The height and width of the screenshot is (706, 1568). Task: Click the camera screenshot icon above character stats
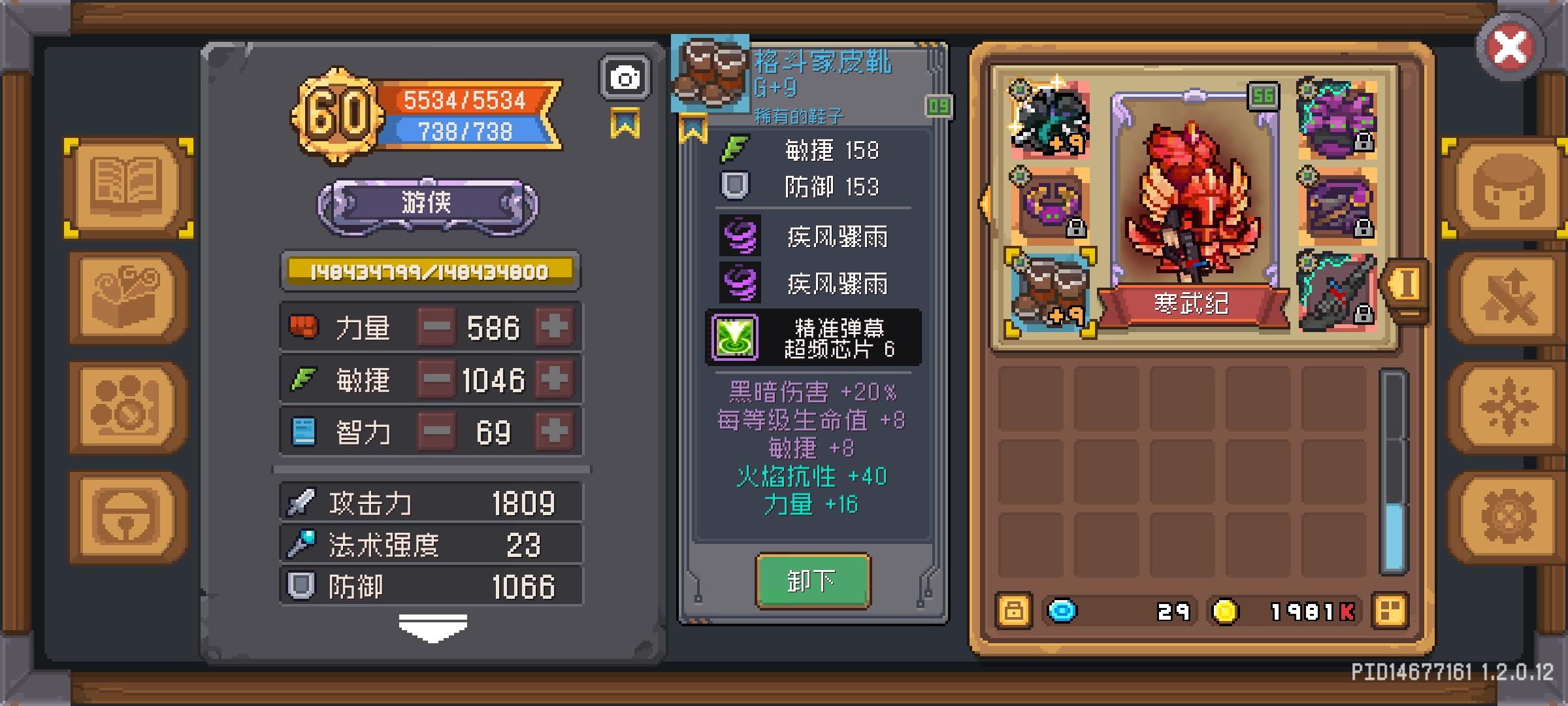(625, 76)
